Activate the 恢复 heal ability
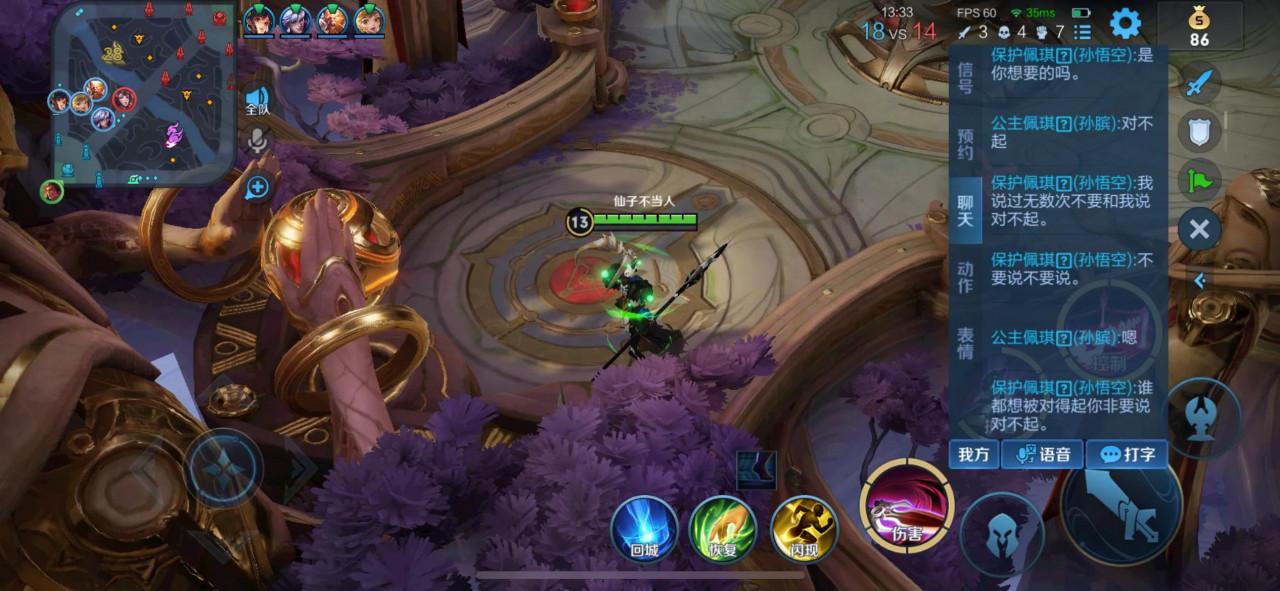1280x591 pixels. (722, 529)
